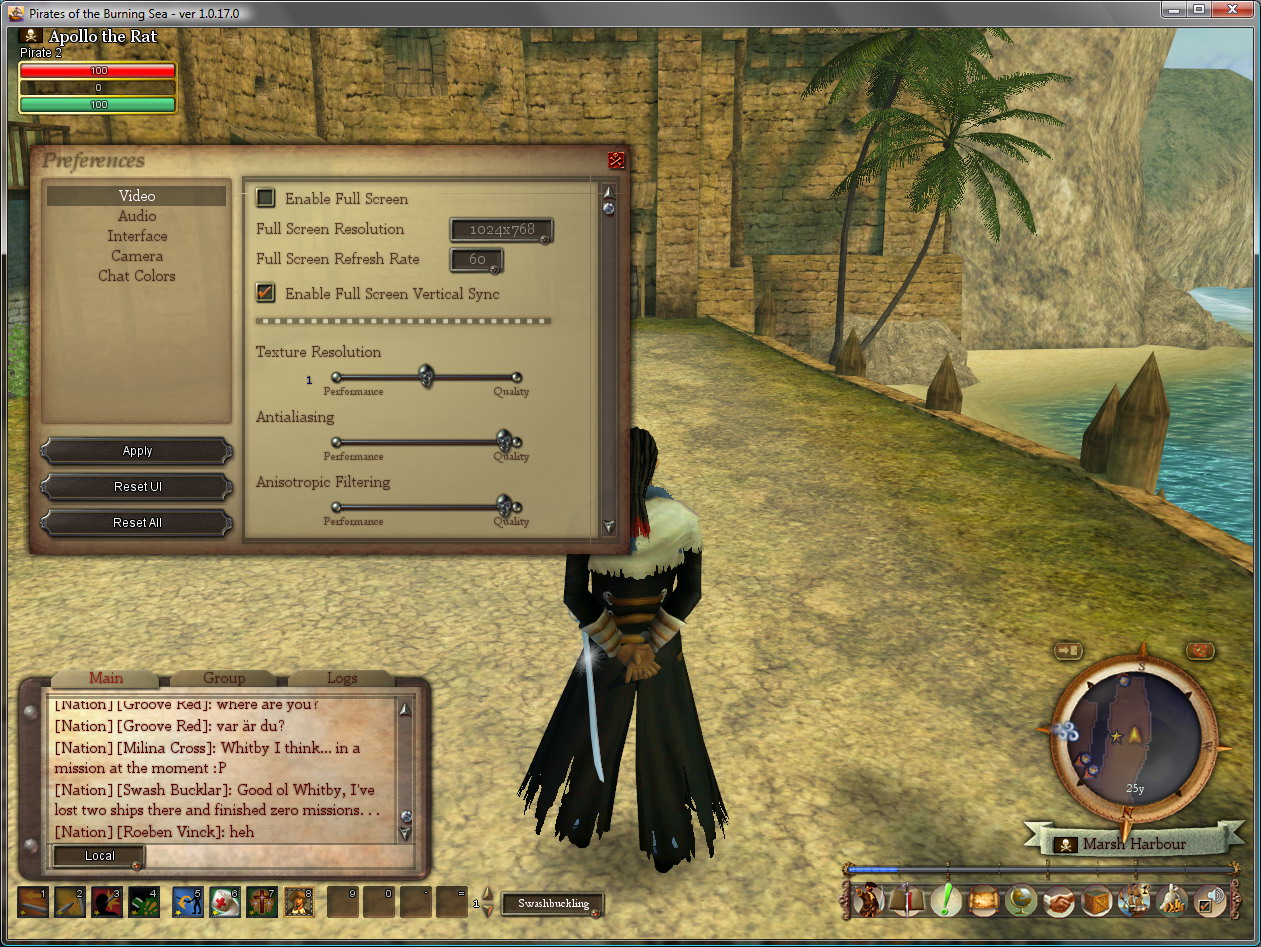Click the Reset UI button
The height and width of the screenshot is (947, 1261).
137,487
